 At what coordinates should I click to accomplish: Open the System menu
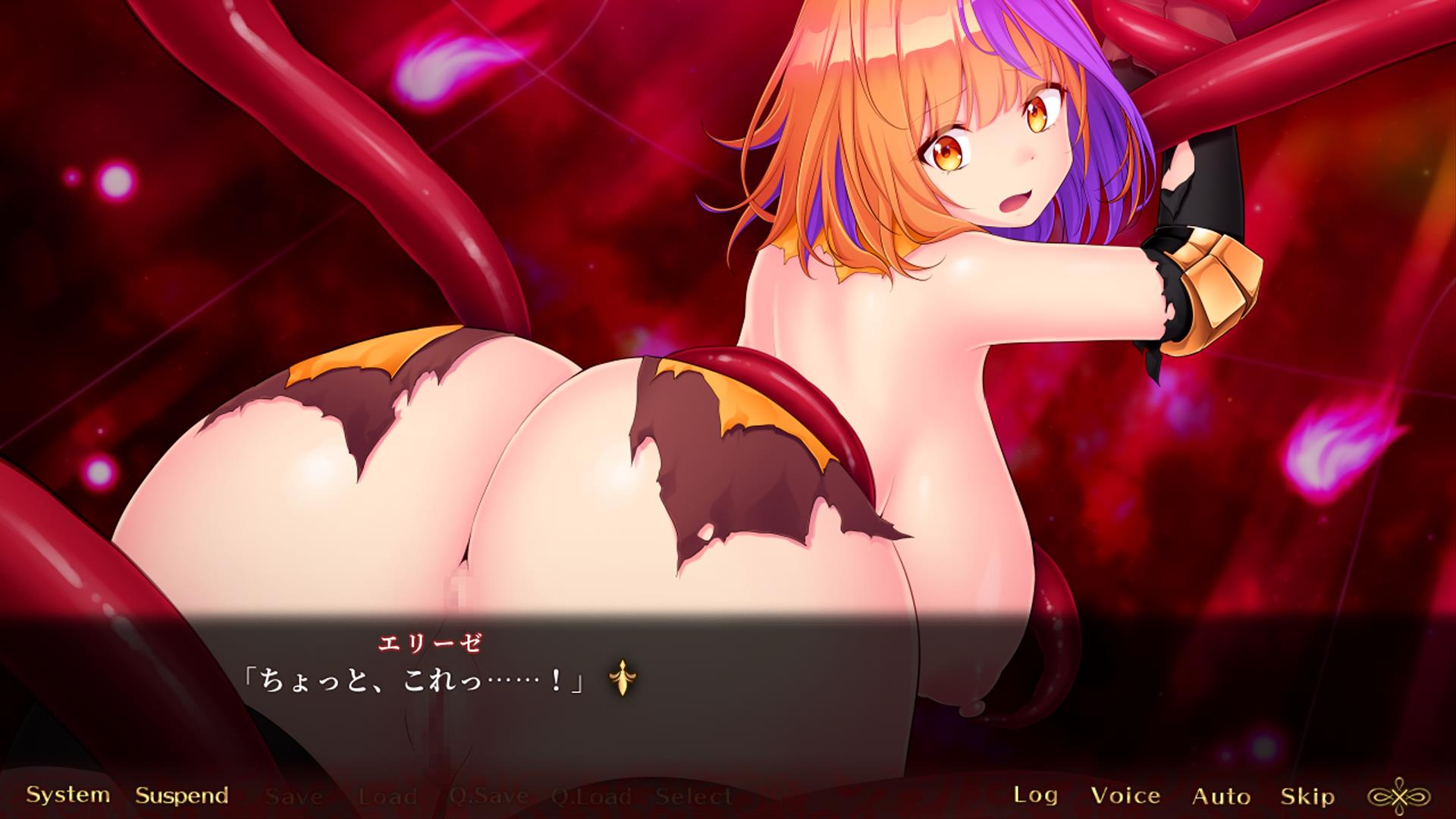(x=68, y=795)
